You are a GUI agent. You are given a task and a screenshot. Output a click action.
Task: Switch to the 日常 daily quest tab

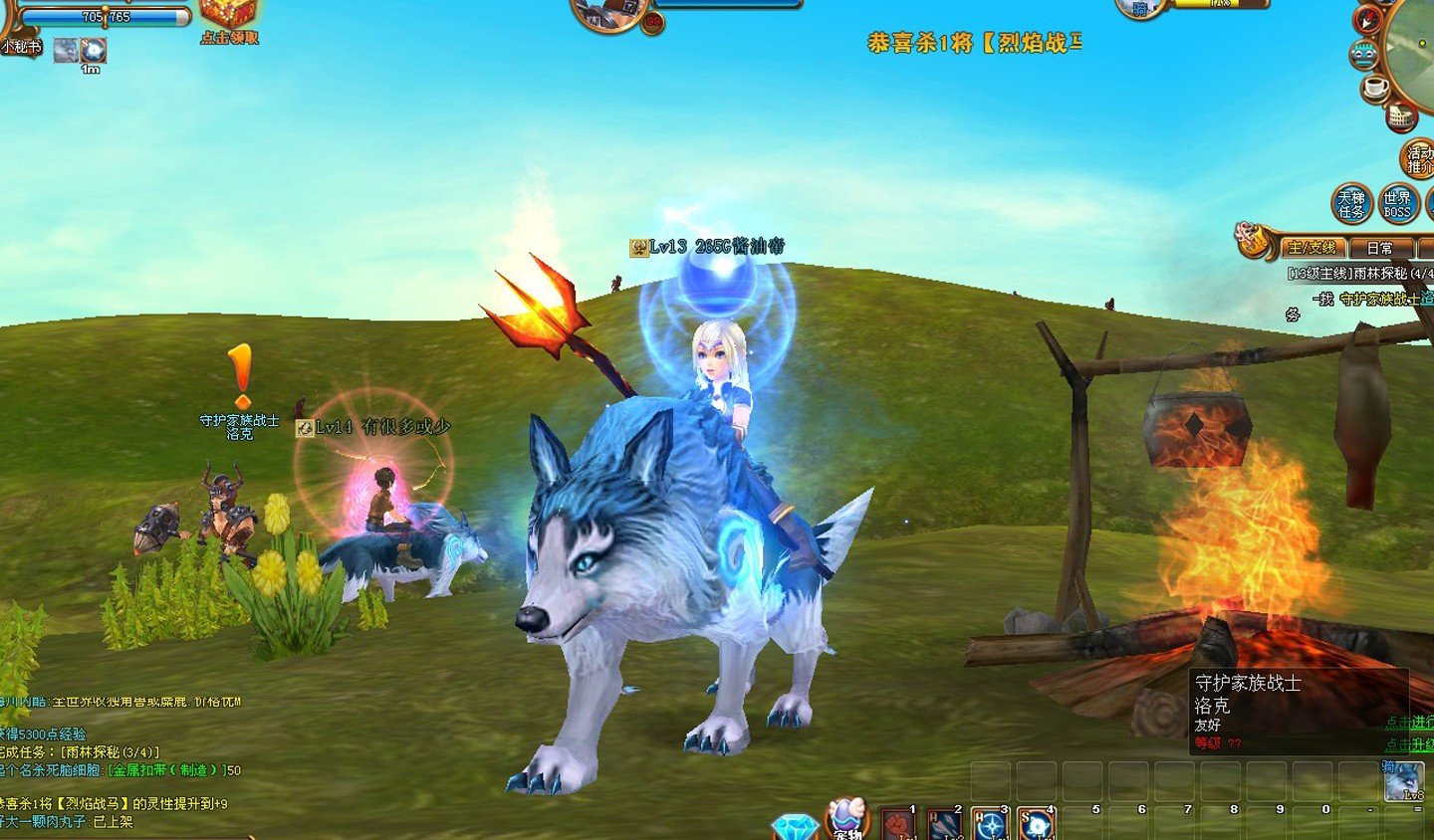pyautogui.click(x=1379, y=248)
